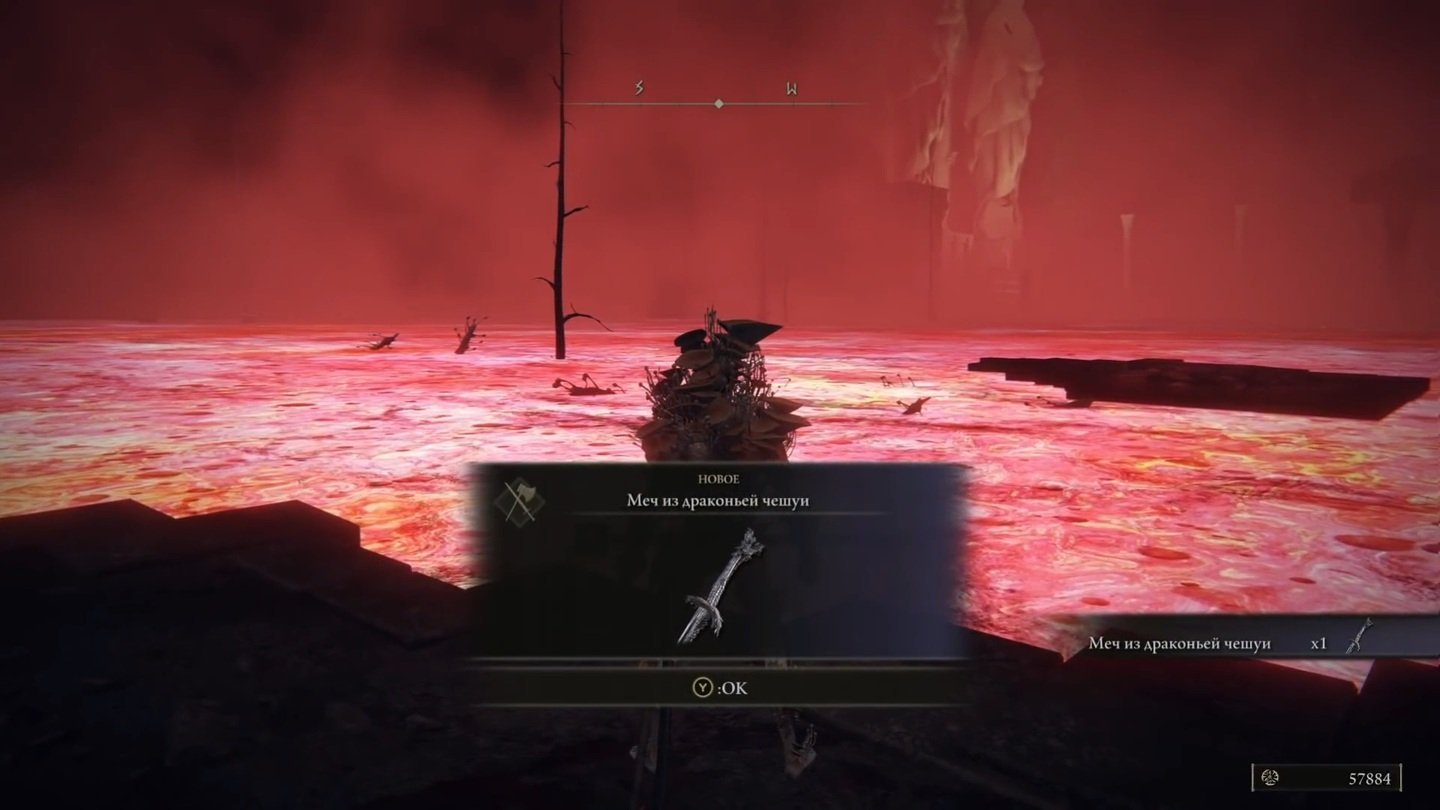Select the dragonscale sword image in popup
Screen dimensions: 1440x810
720,585
